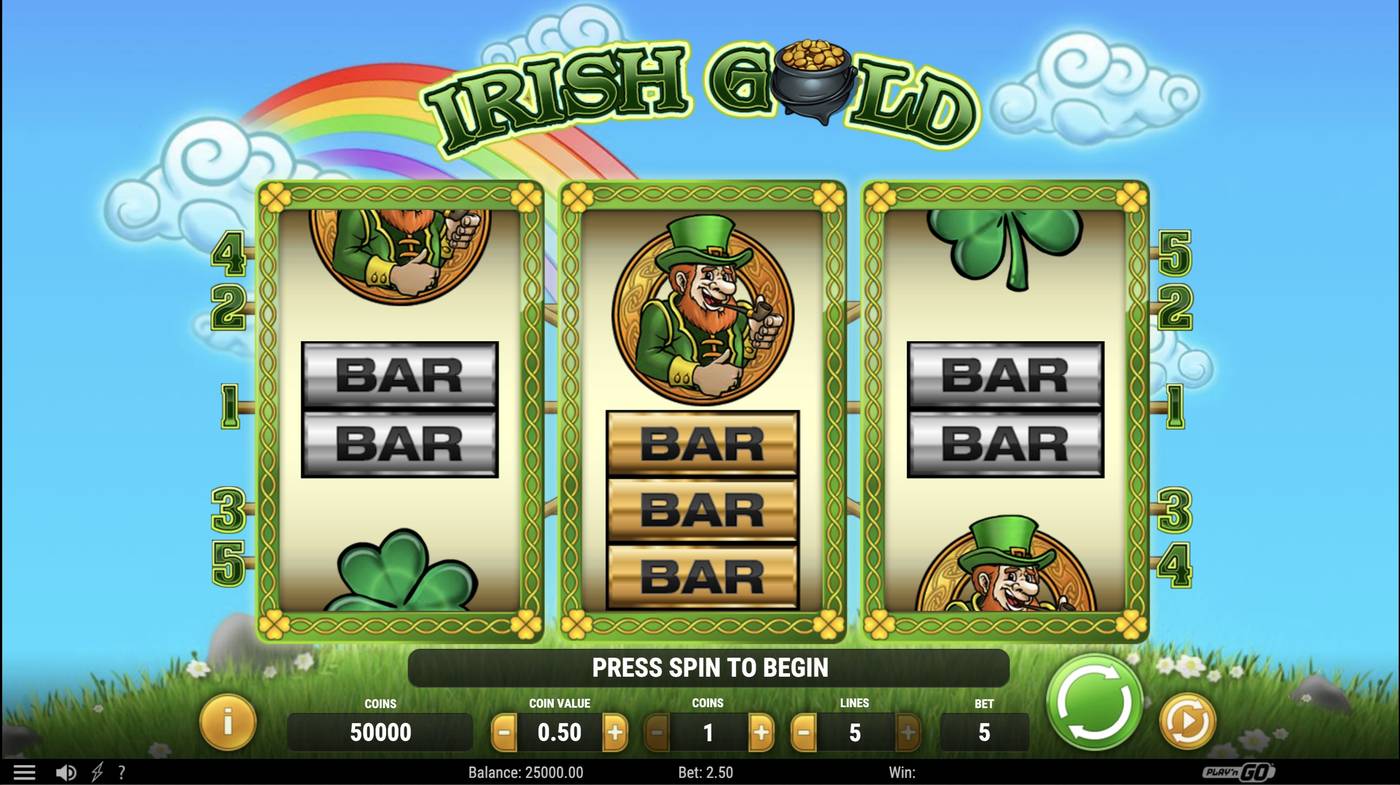Mute sound with the speaker icon

click(66, 771)
